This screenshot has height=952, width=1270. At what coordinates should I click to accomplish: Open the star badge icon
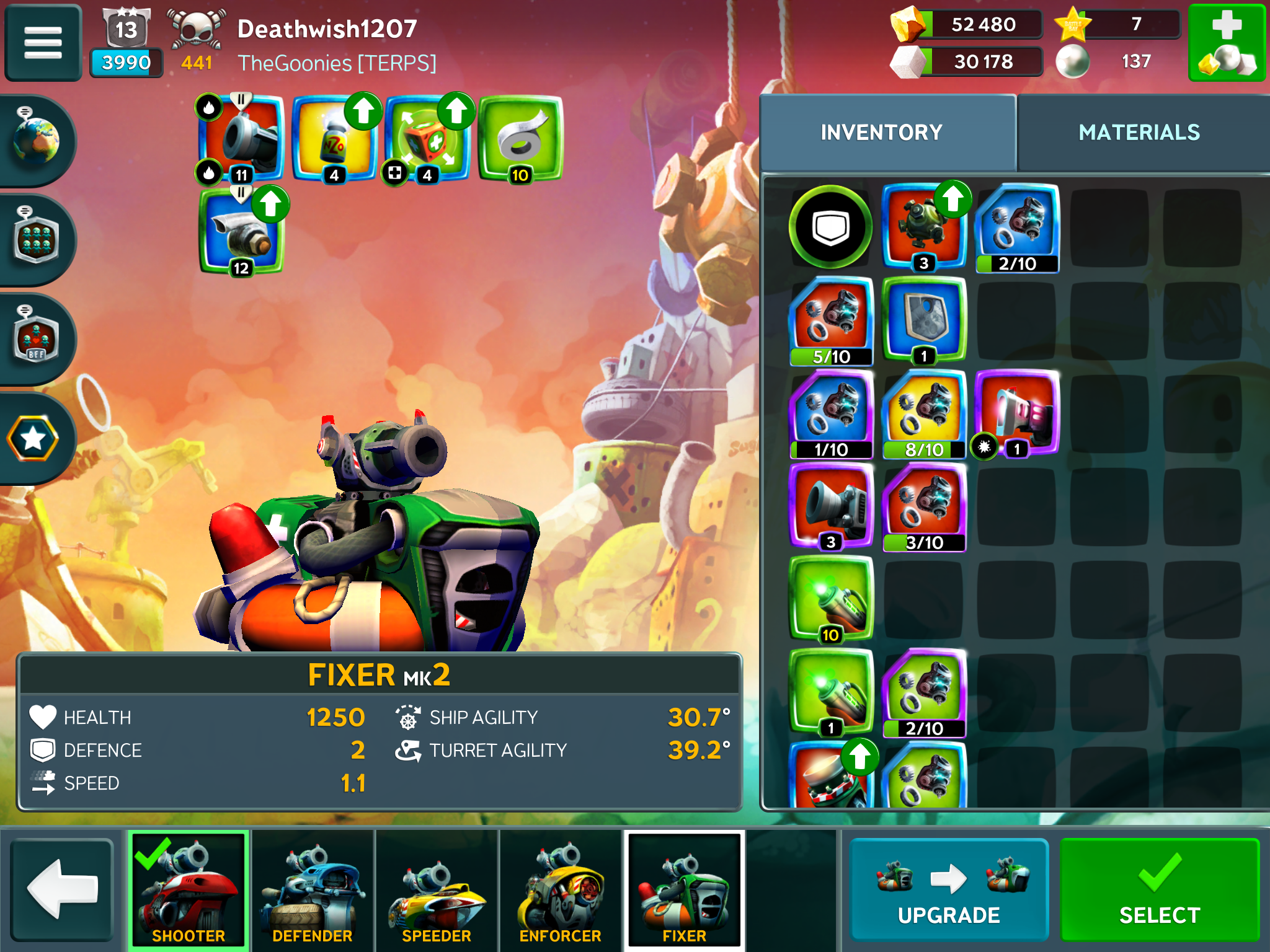pyautogui.click(x=33, y=438)
